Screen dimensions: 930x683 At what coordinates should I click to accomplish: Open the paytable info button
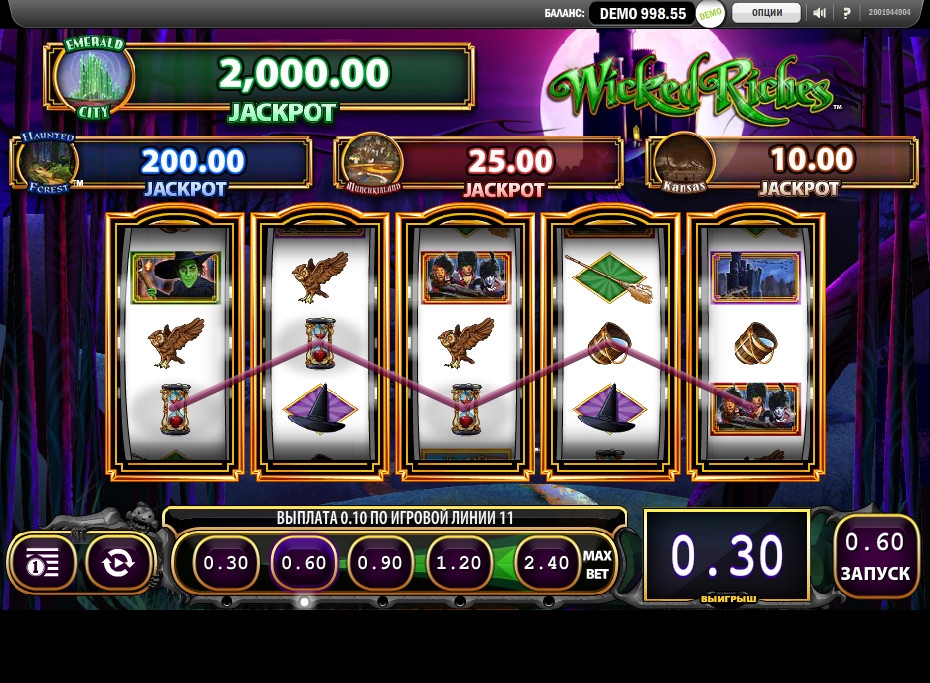point(43,563)
